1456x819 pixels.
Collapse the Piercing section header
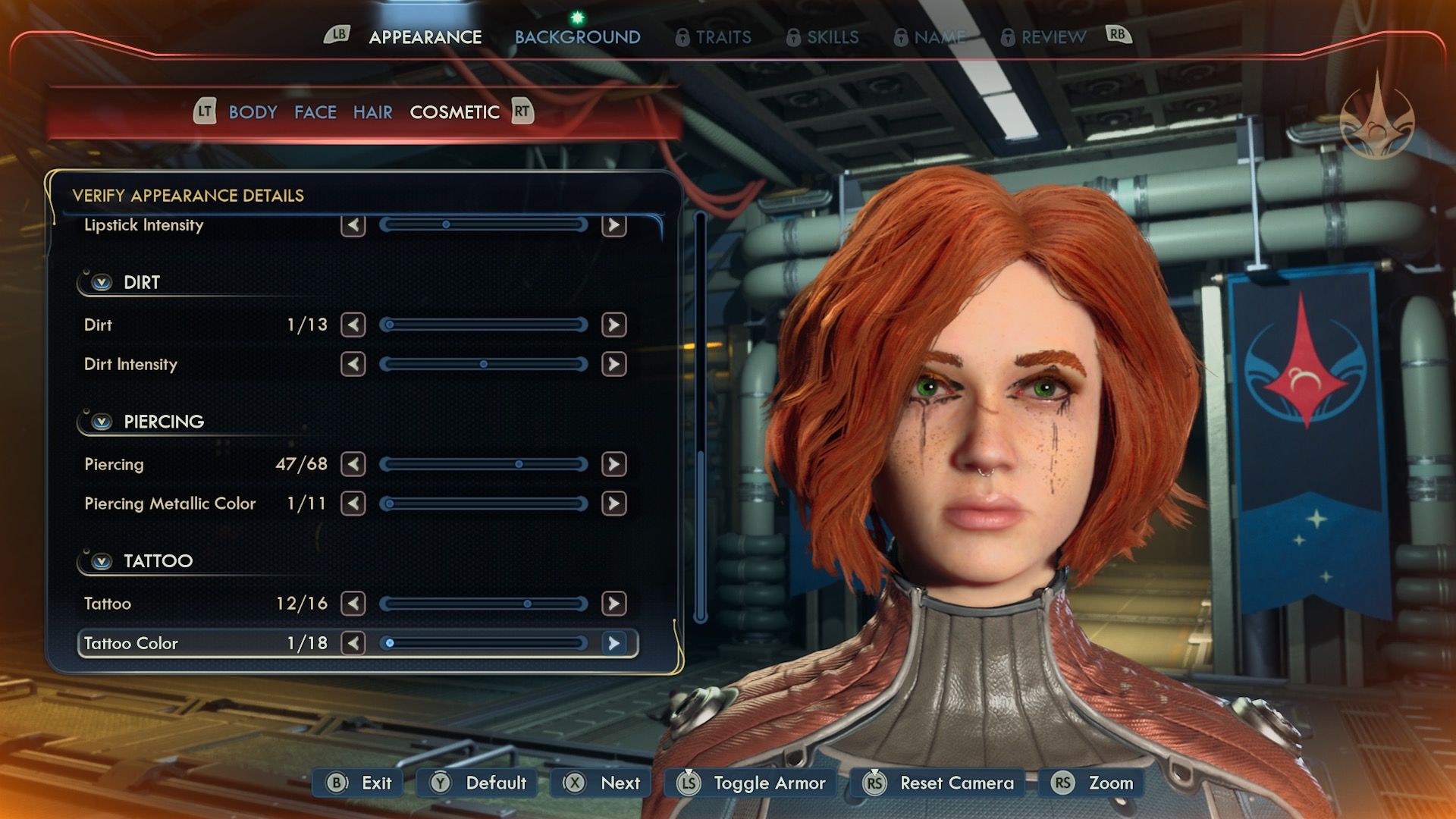102,422
